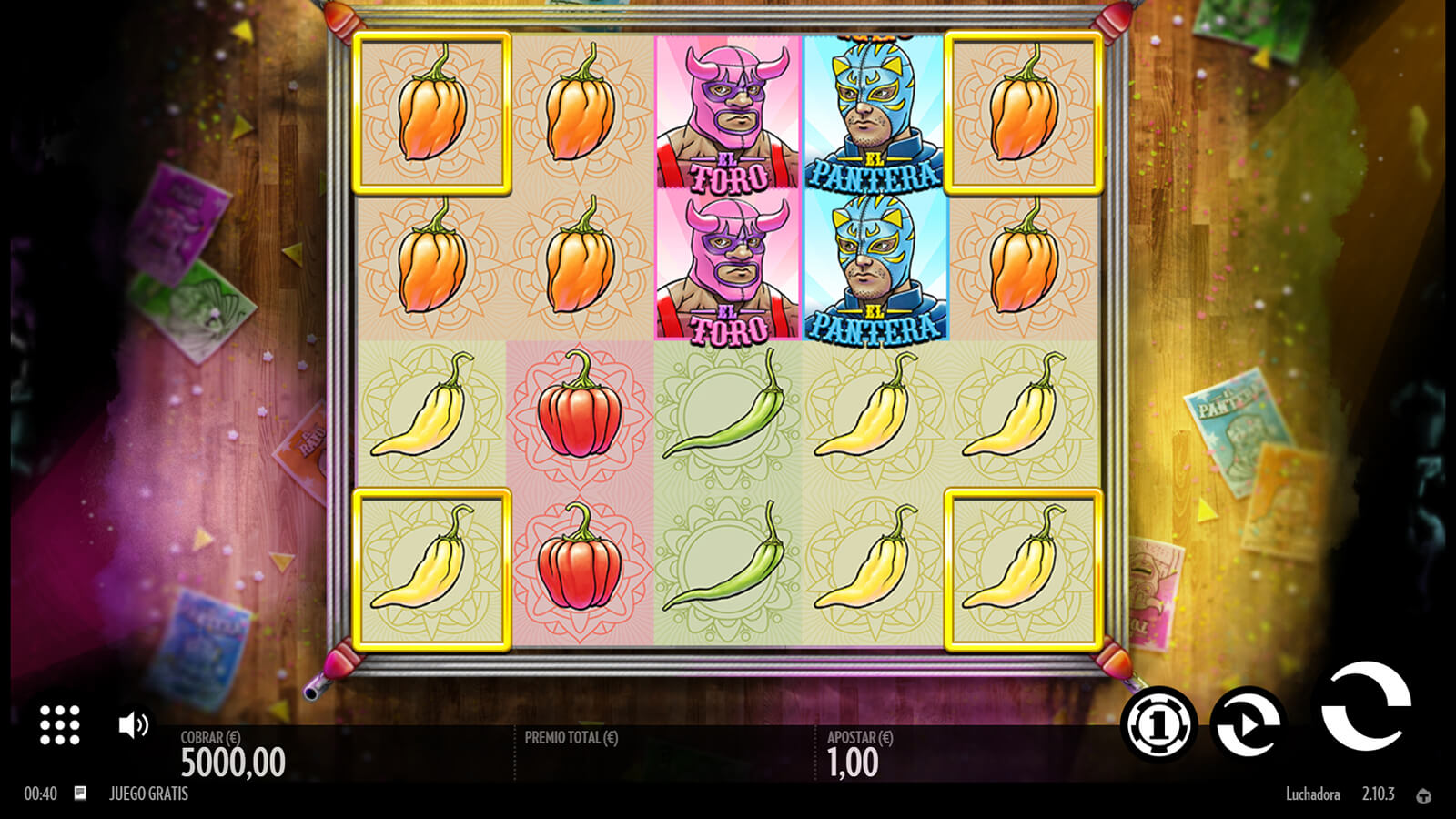This screenshot has width=1456, height=819.
Task: Click the Thunderkick logo icon in the footer
Action: pos(1423,795)
